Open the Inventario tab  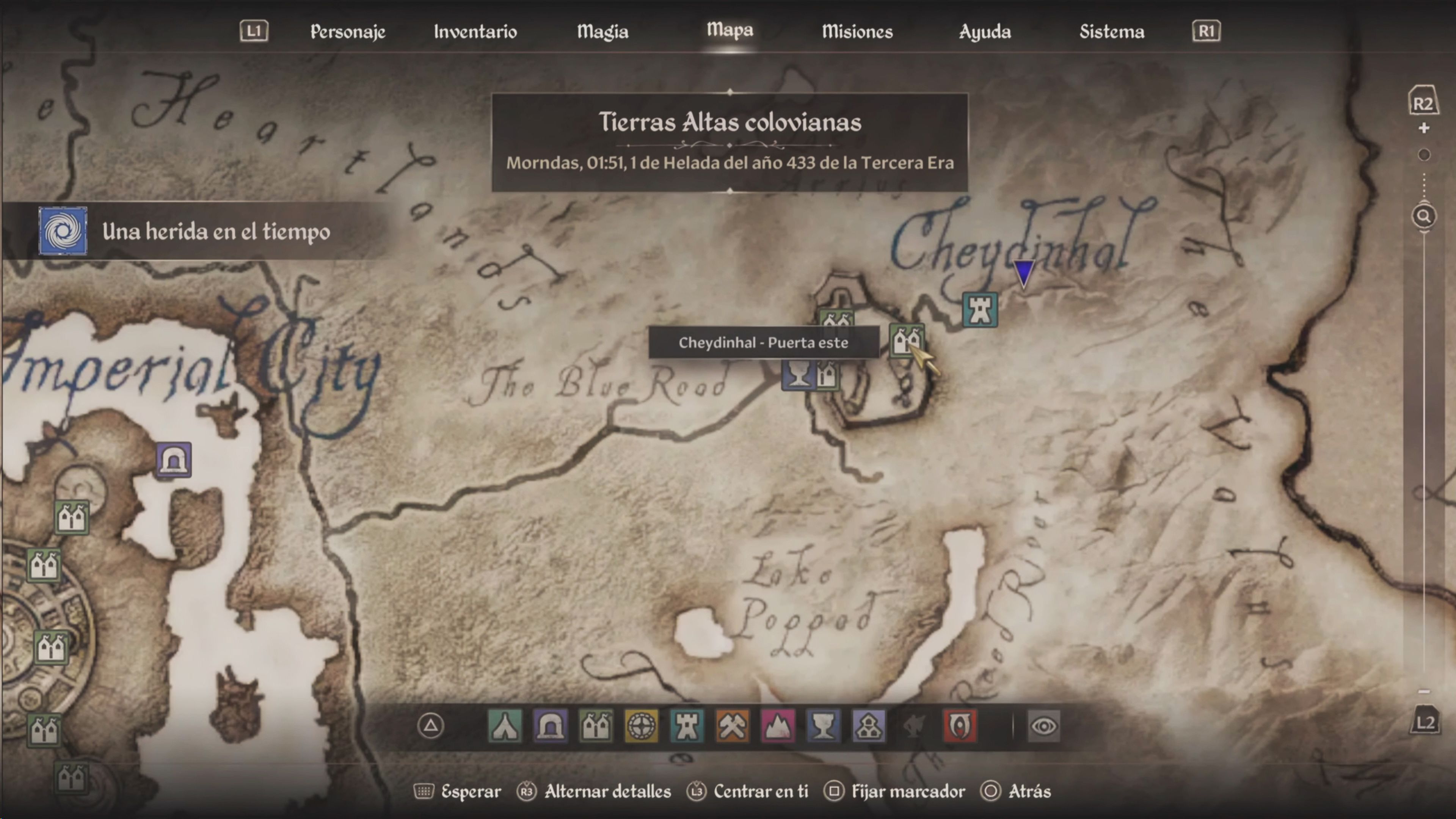[x=475, y=31]
